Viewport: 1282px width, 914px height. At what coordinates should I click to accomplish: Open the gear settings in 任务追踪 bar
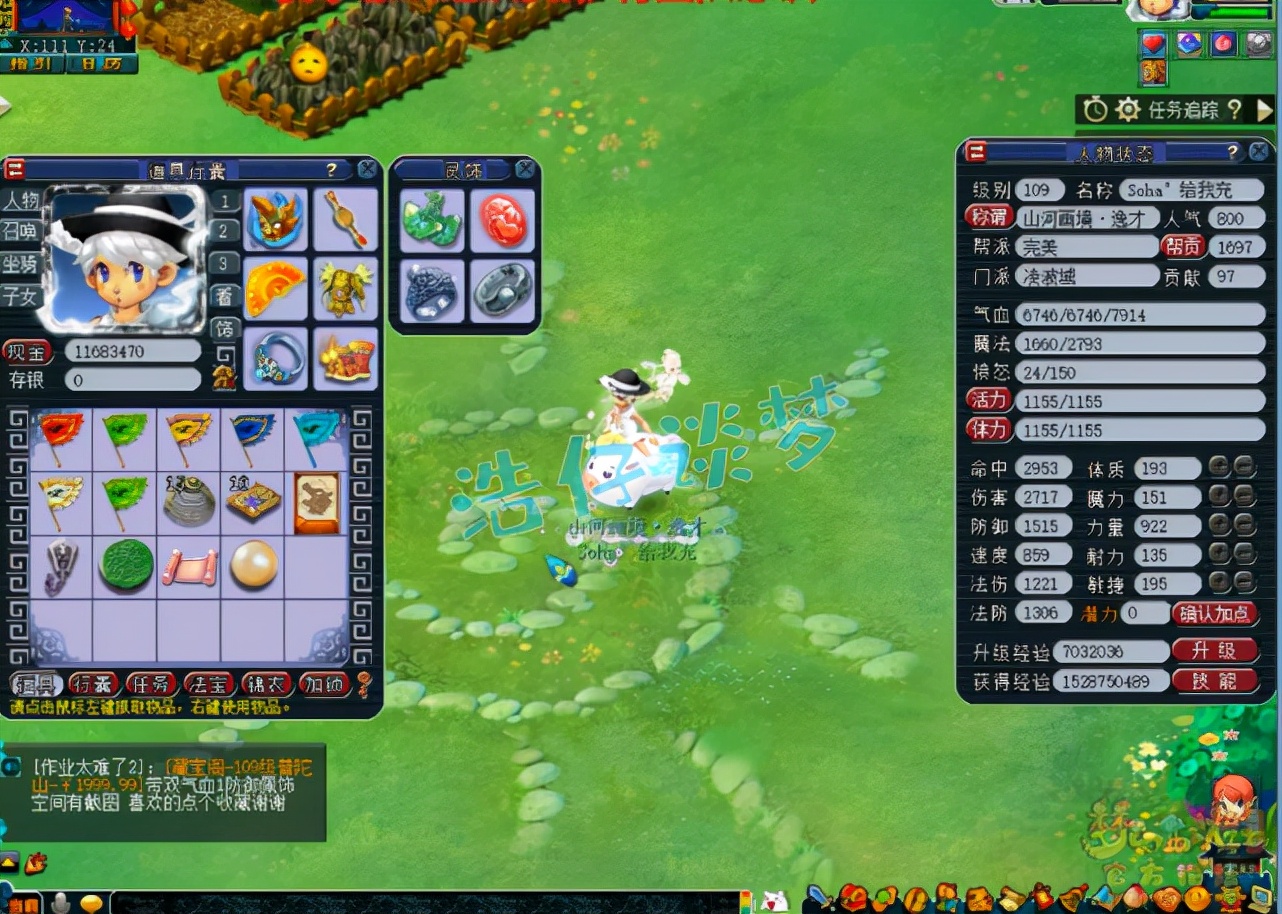1127,109
